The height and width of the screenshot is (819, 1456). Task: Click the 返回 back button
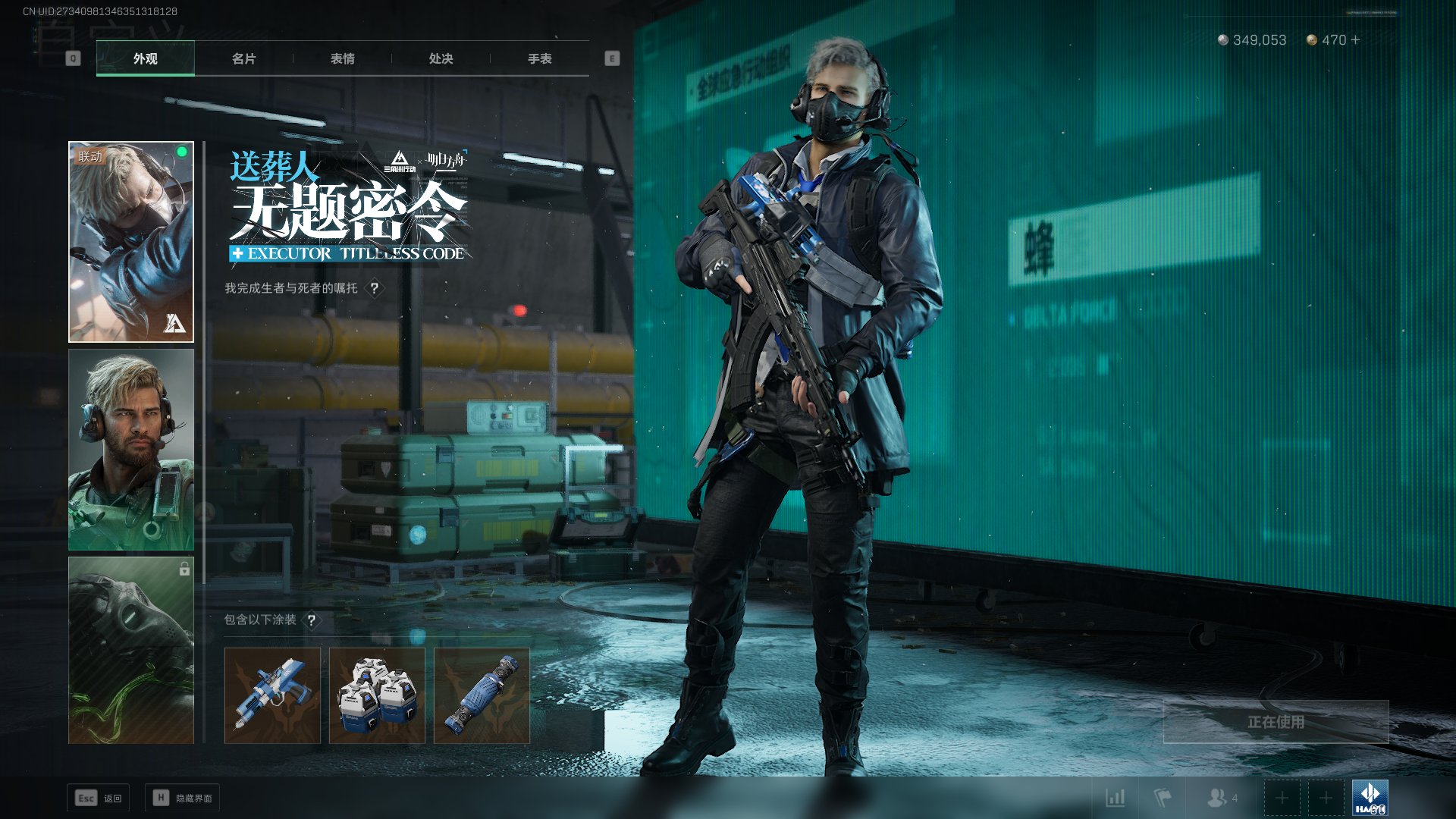[x=99, y=798]
